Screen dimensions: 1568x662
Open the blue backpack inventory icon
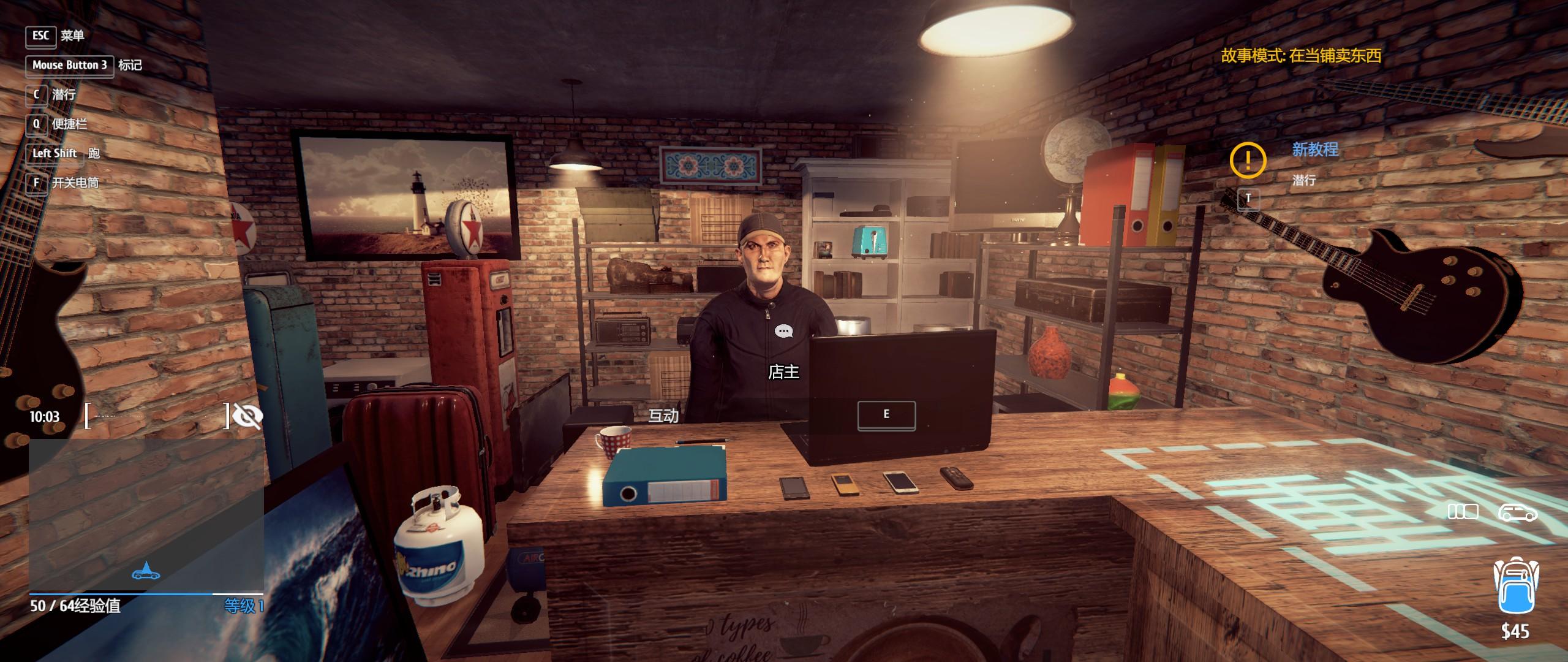pyautogui.click(x=1514, y=585)
